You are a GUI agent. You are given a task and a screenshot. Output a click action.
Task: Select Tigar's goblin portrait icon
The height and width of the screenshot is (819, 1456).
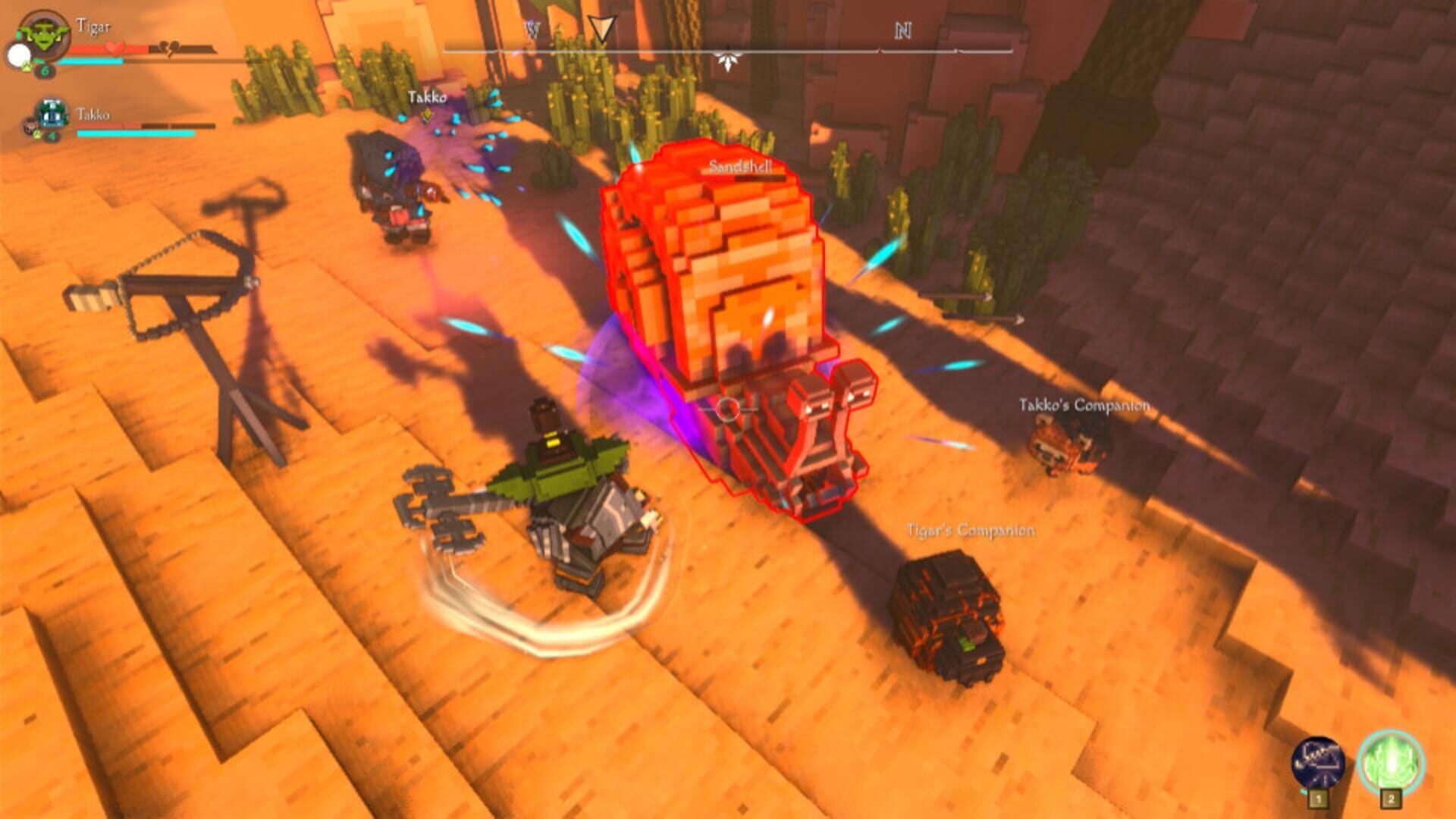44,34
